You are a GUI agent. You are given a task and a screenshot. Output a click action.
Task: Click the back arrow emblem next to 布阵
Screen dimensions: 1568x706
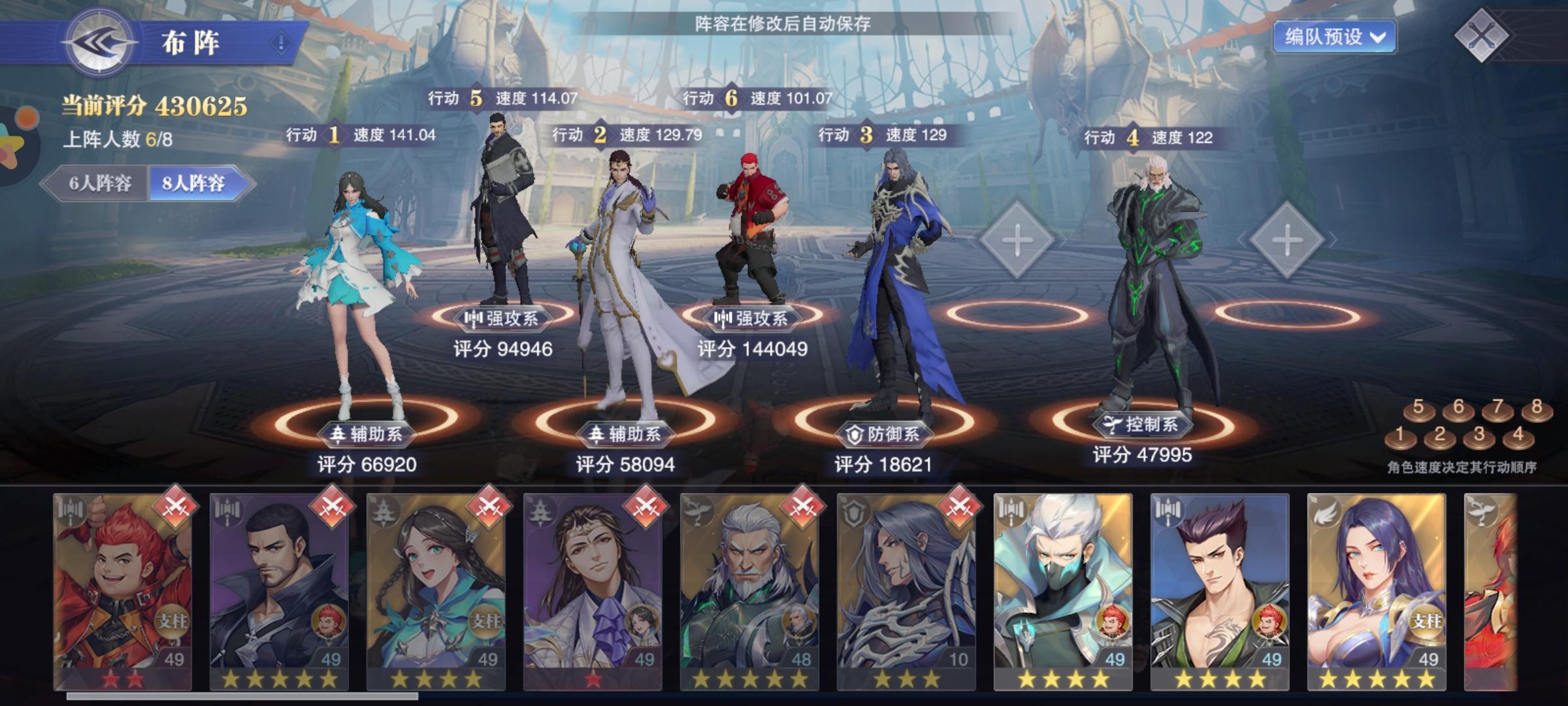[x=98, y=41]
